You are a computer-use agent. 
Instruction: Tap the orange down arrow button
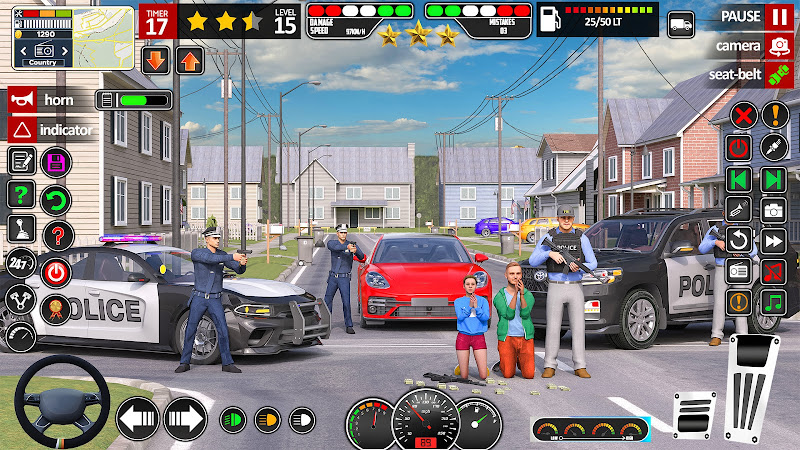(x=156, y=60)
